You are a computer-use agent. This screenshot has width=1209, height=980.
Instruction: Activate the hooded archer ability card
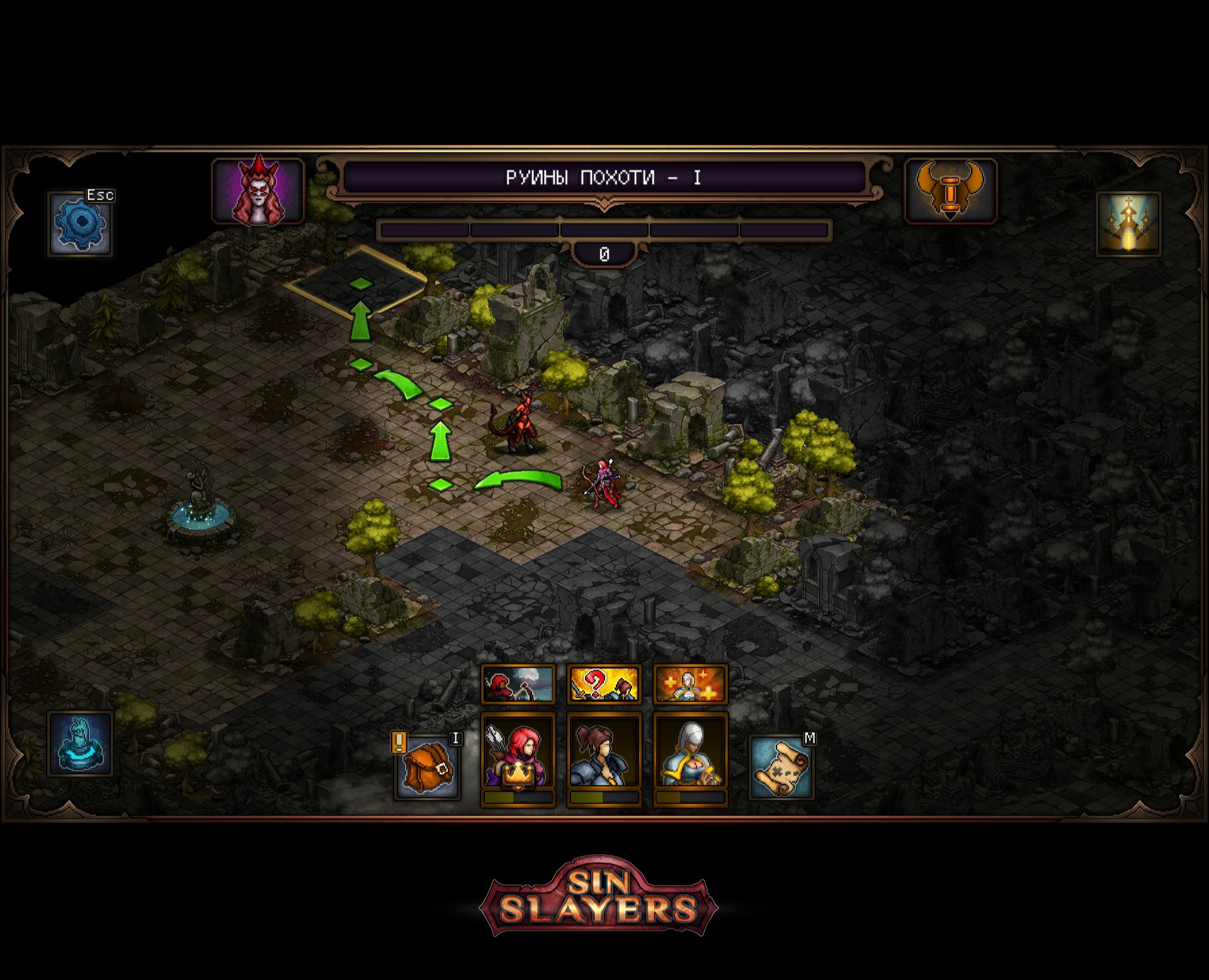click(518, 684)
